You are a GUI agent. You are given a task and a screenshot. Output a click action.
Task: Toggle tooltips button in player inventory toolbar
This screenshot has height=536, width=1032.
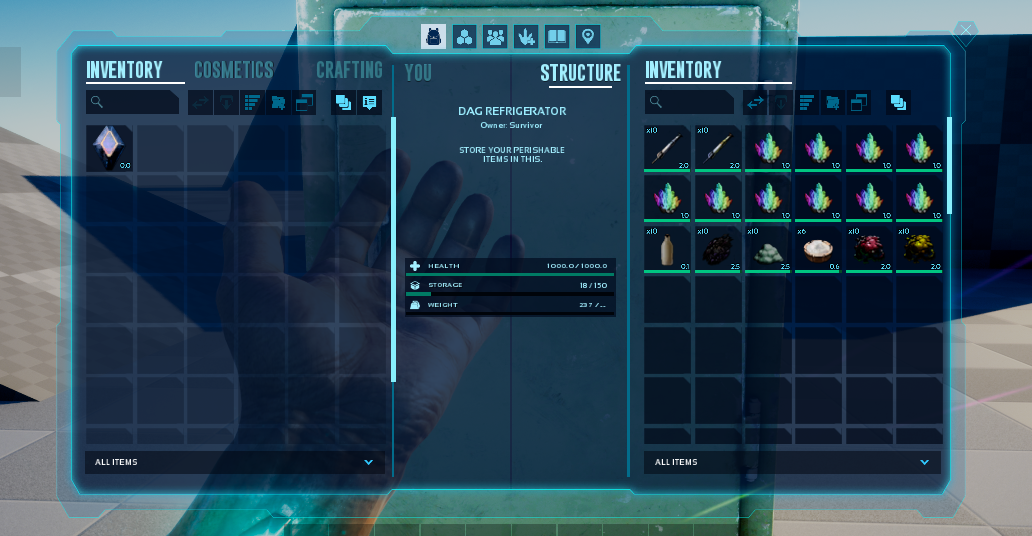[x=370, y=102]
